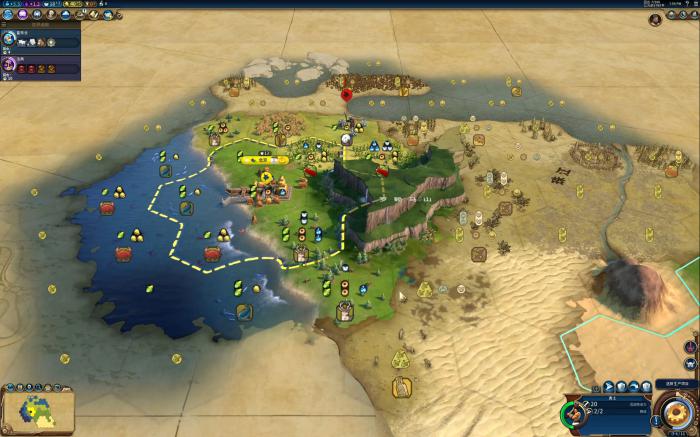
Task: Activate the shield fortify unit action
Action: pyautogui.click(x=621, y=386)
